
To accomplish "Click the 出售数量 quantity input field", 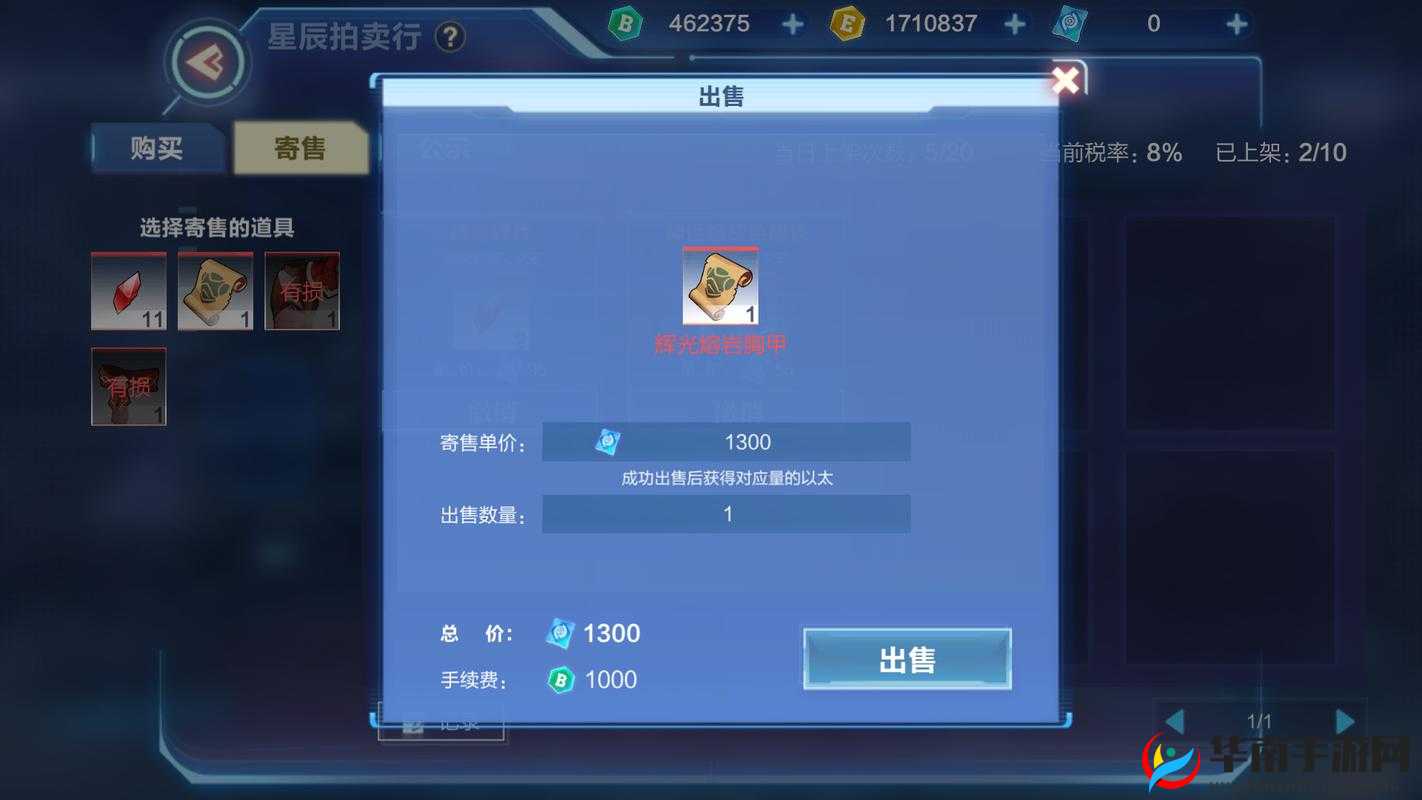I will click(x=725, y=513).
